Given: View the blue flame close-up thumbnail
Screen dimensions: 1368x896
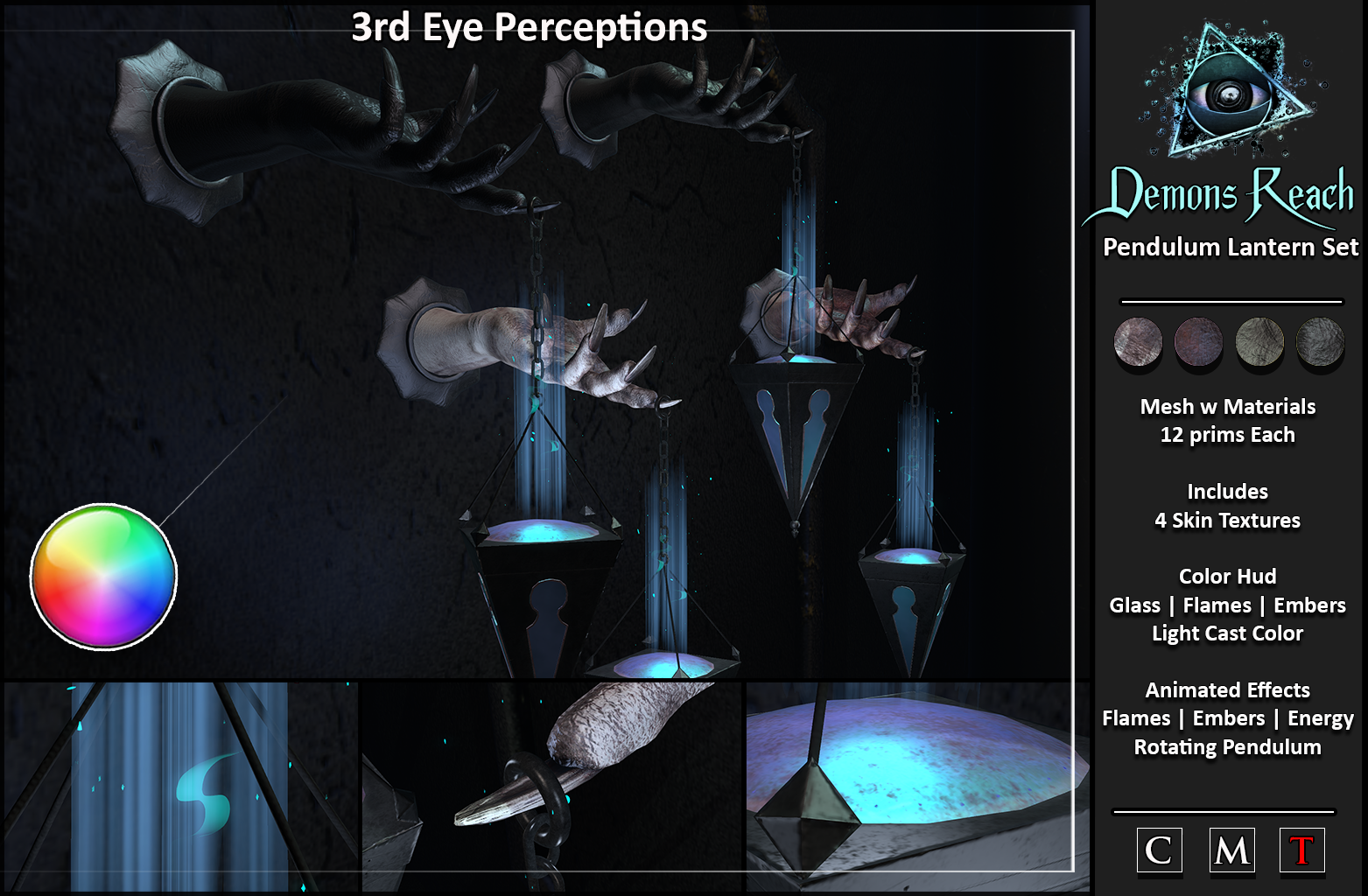Looking at the screenshot, I should [x=180, y=787].
